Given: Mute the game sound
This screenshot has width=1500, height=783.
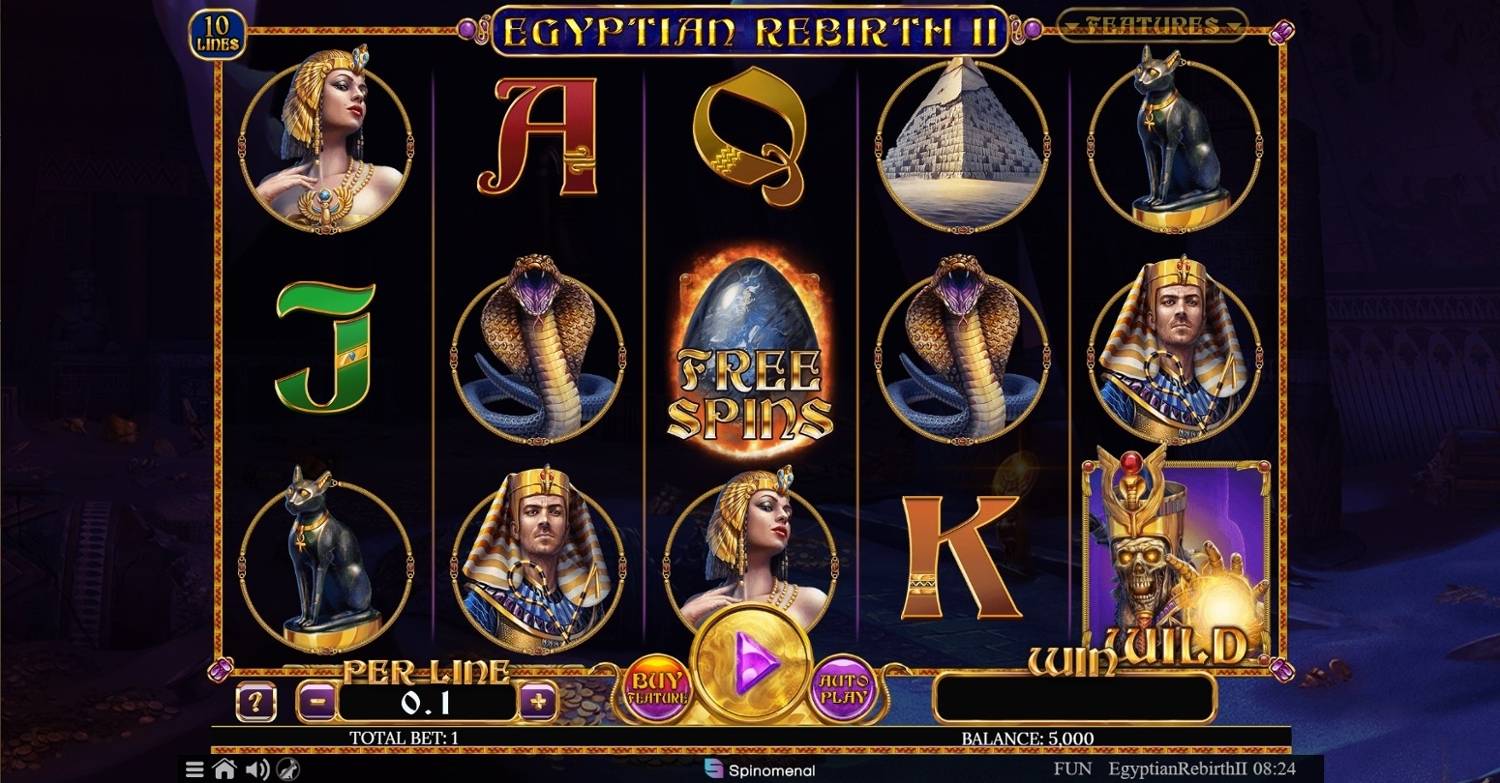Looking at the screenshot, I should pos(258,770).
